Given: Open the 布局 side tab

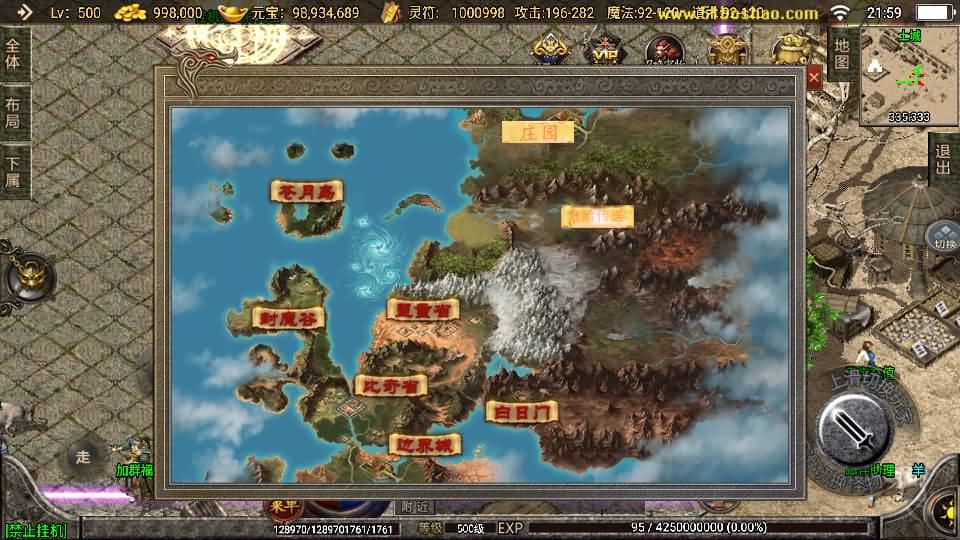Looking at the screenshot, I should pos(13,112).
